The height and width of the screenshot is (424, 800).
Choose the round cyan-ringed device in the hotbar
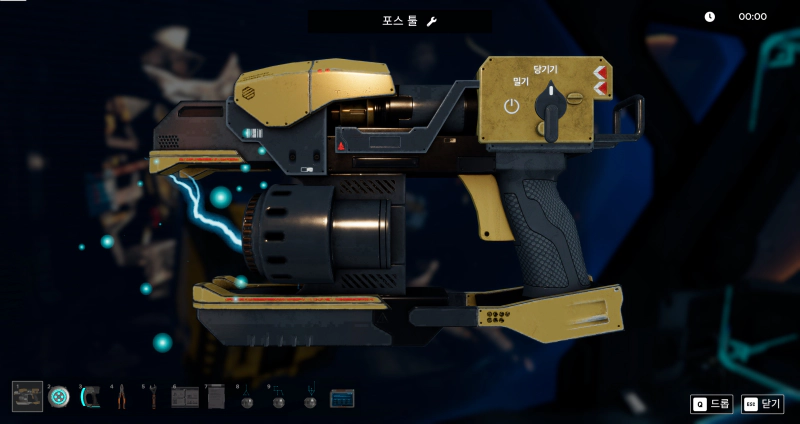[x=59, y=397]
